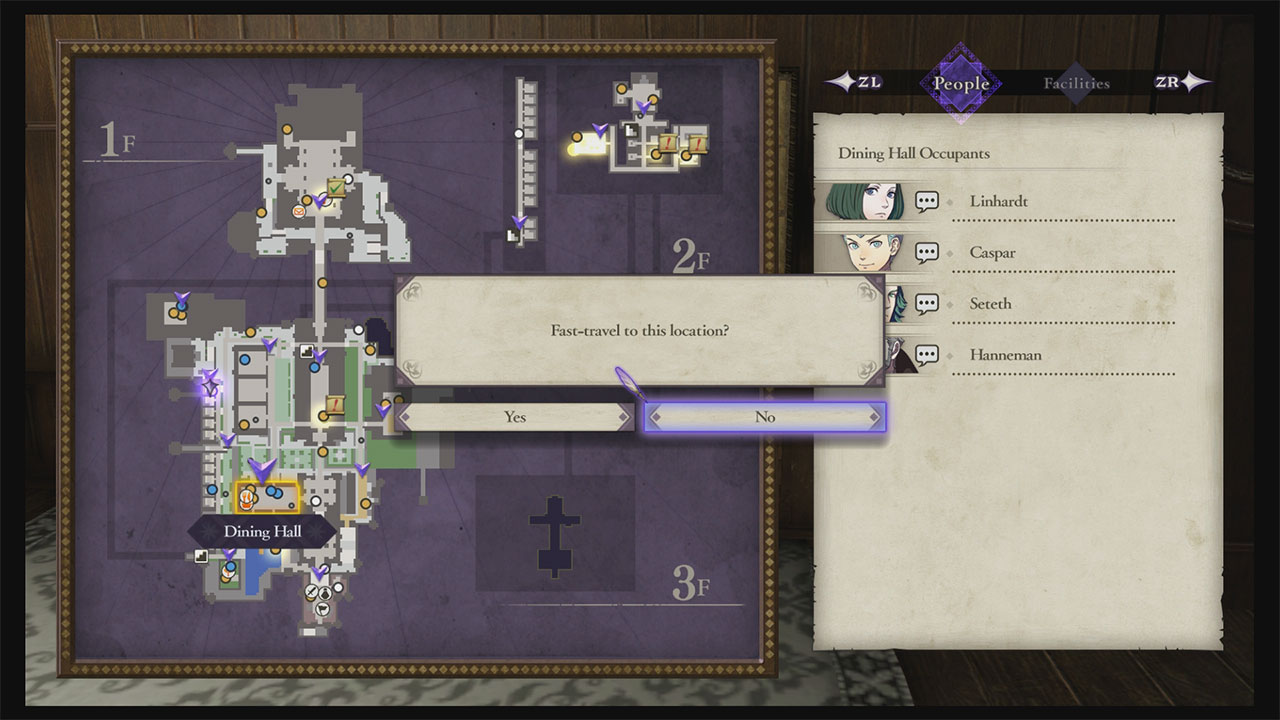Pick Seteth in the occupants list
Image resolution: width=1280 pixels, height=720 pixels.
990,304
